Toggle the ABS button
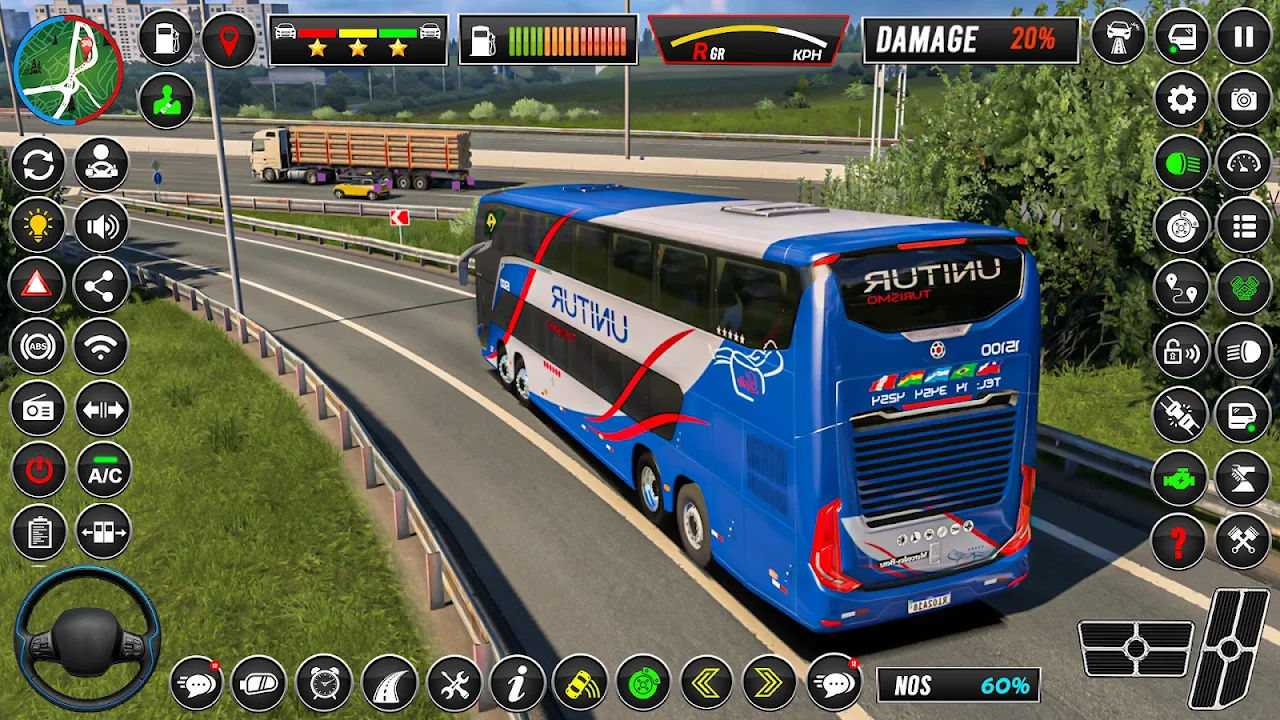The width and height of the screenshot is (1280, 720). [x=38, y=347]
